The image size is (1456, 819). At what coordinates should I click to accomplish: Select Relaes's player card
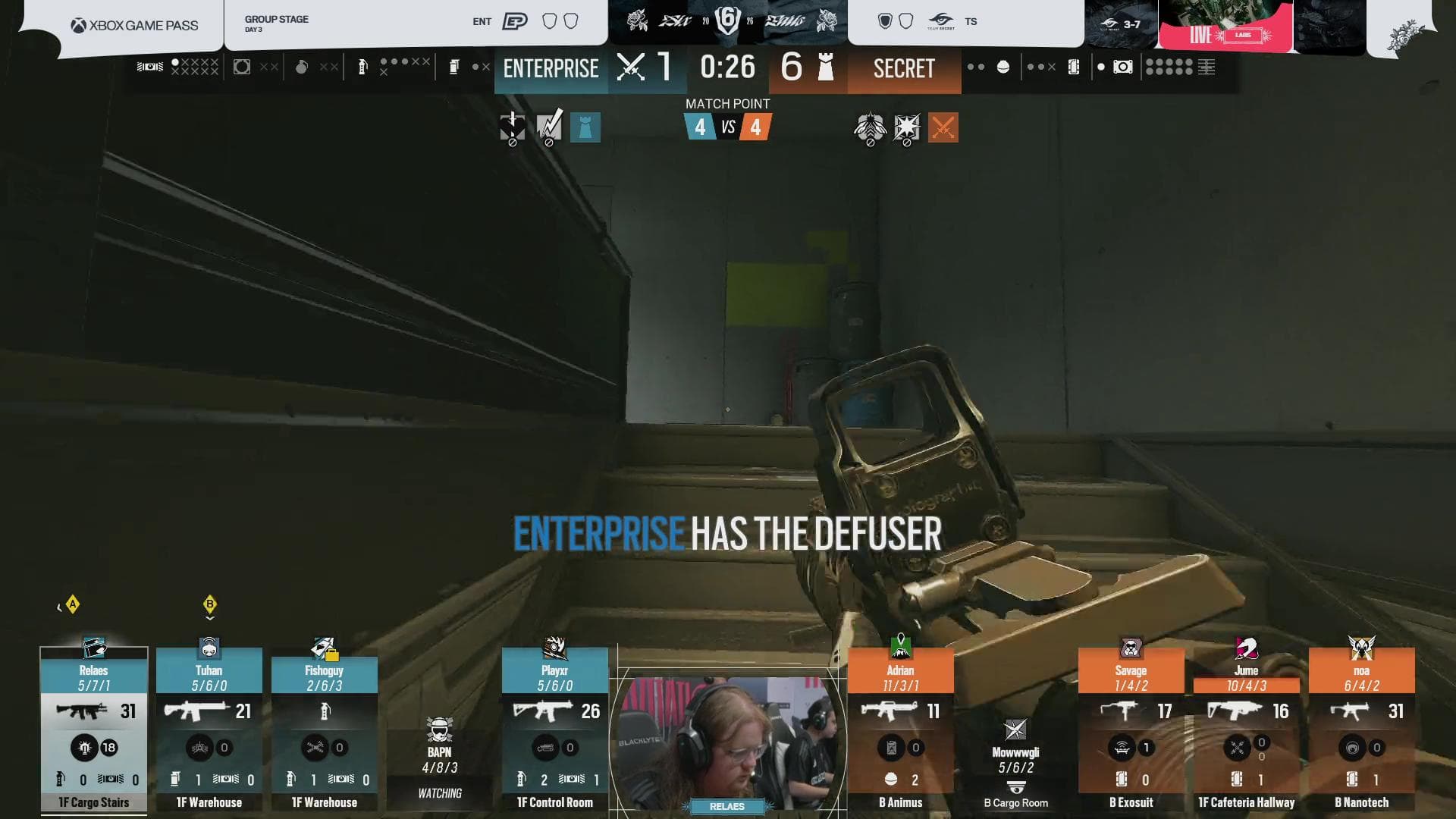pos(93,730)
